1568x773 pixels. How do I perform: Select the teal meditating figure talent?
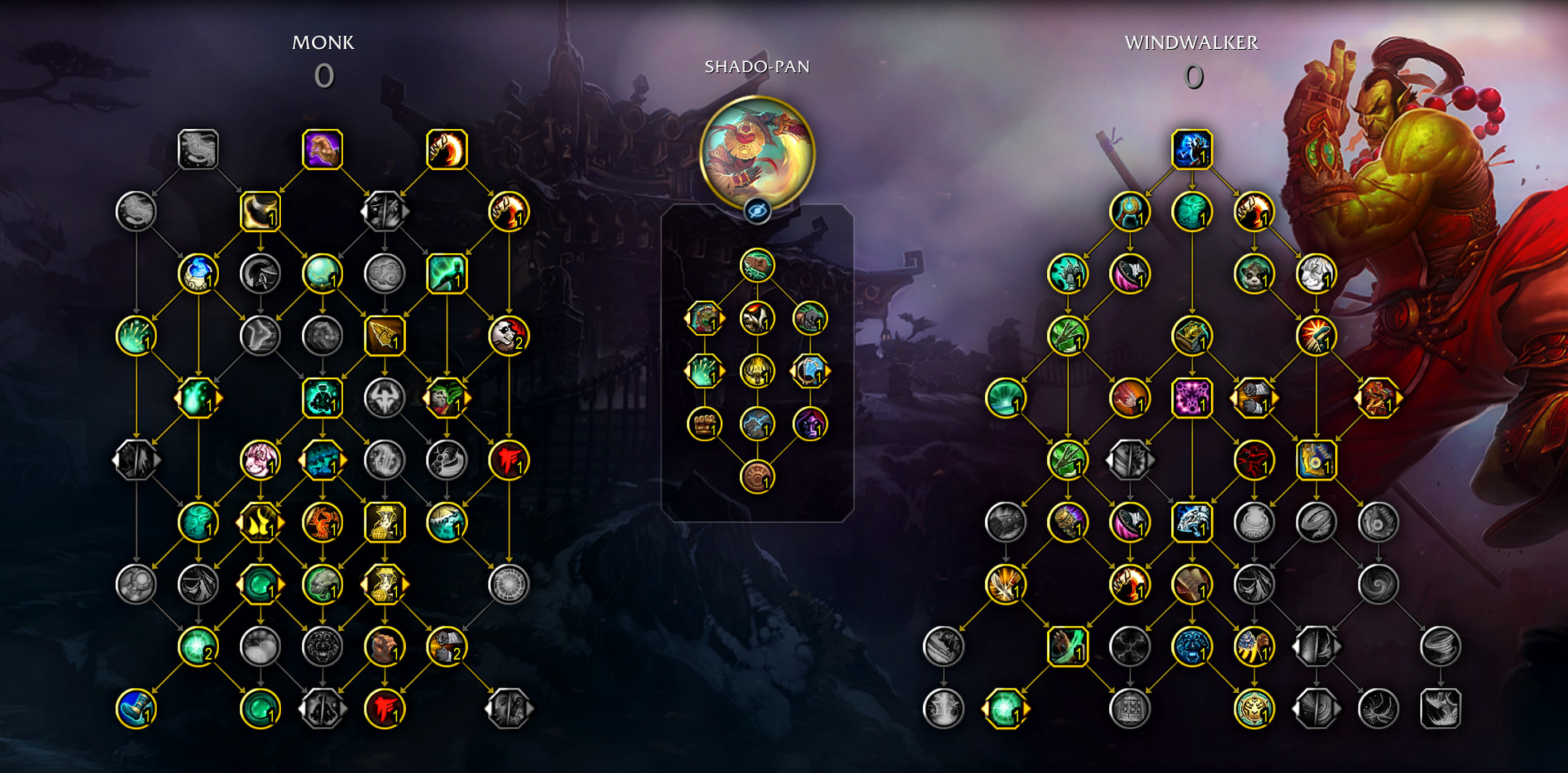click(x=323, y=398)
